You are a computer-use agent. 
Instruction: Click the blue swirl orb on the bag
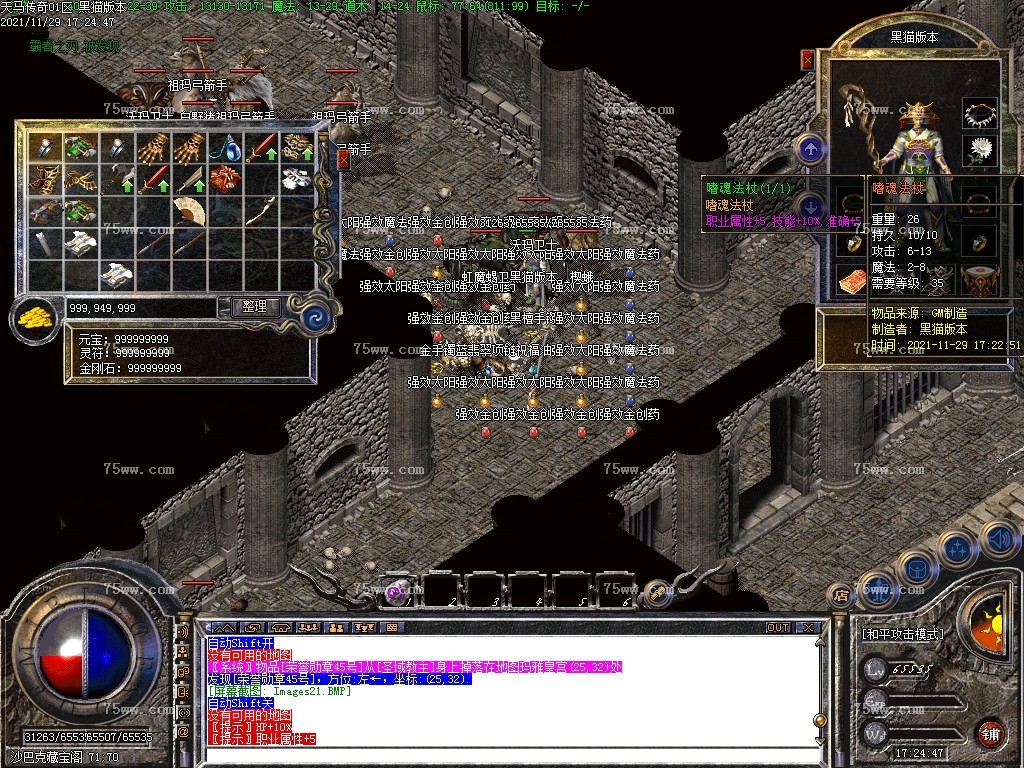pyautogui.click(x=316, y=318)
